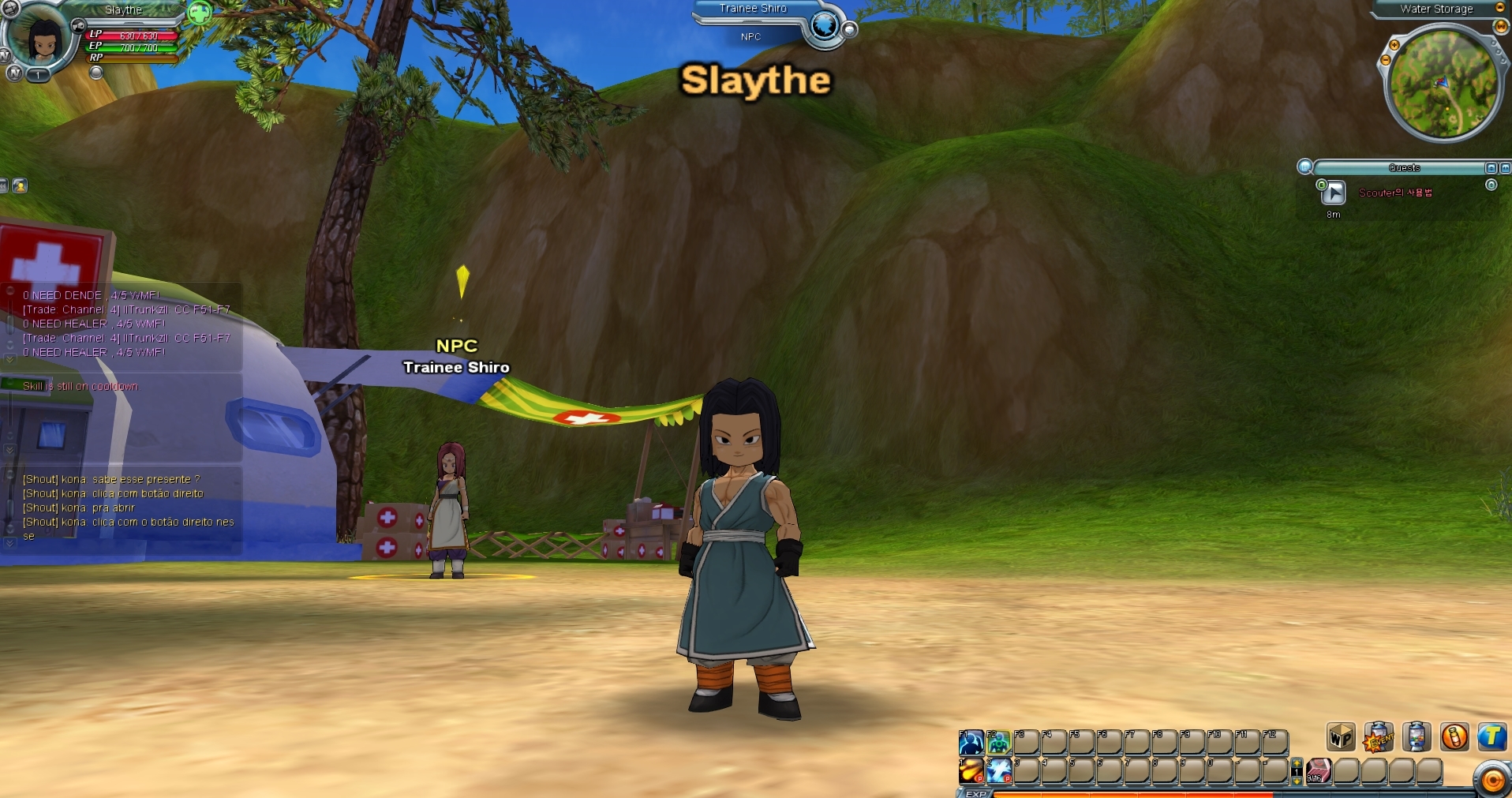1512x798 pixels.
Task: Switch hotbar page with the up arrow
Action: coord(1297,763)
